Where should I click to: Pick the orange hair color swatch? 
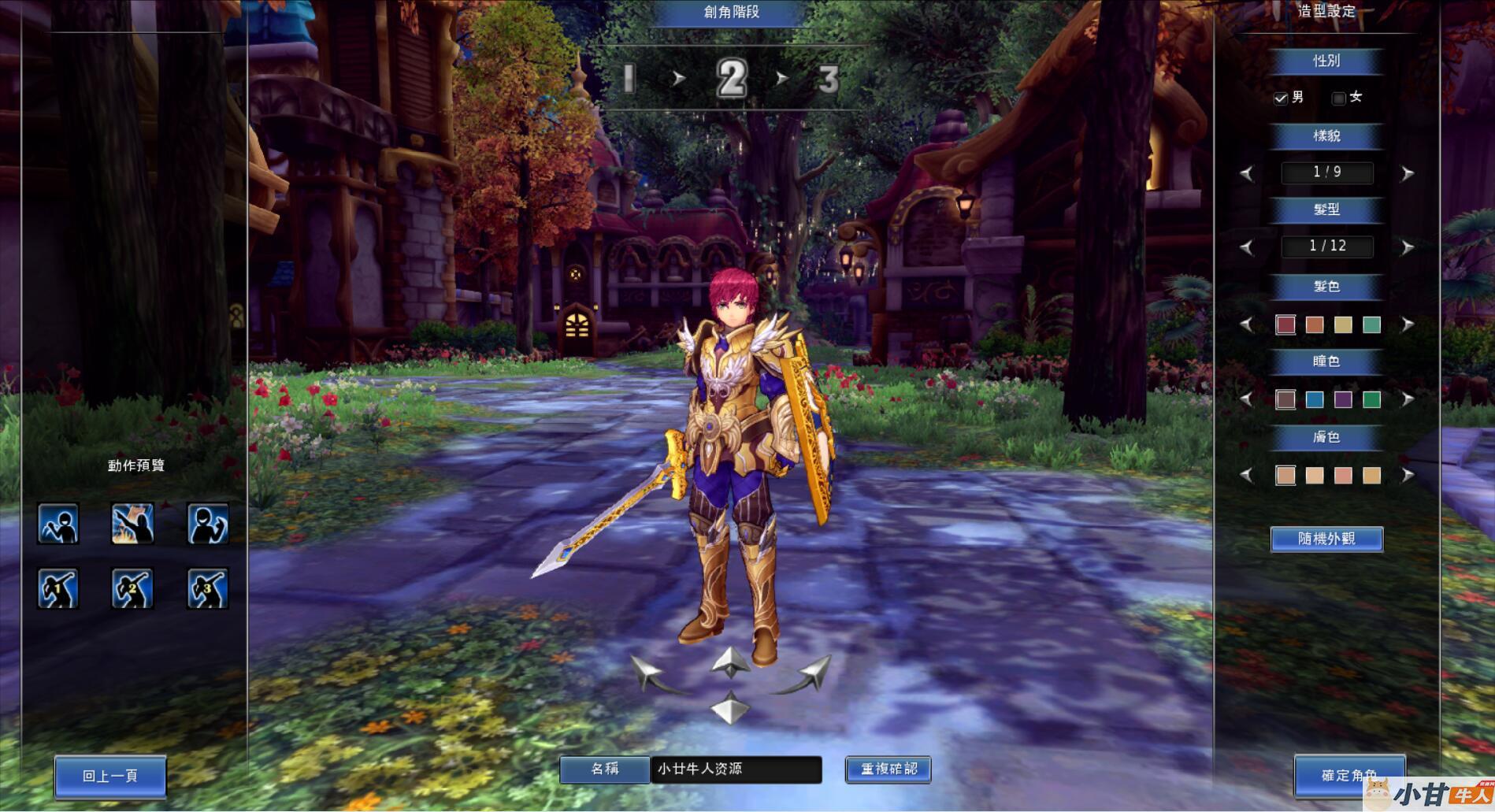(x=1314, y=324)
